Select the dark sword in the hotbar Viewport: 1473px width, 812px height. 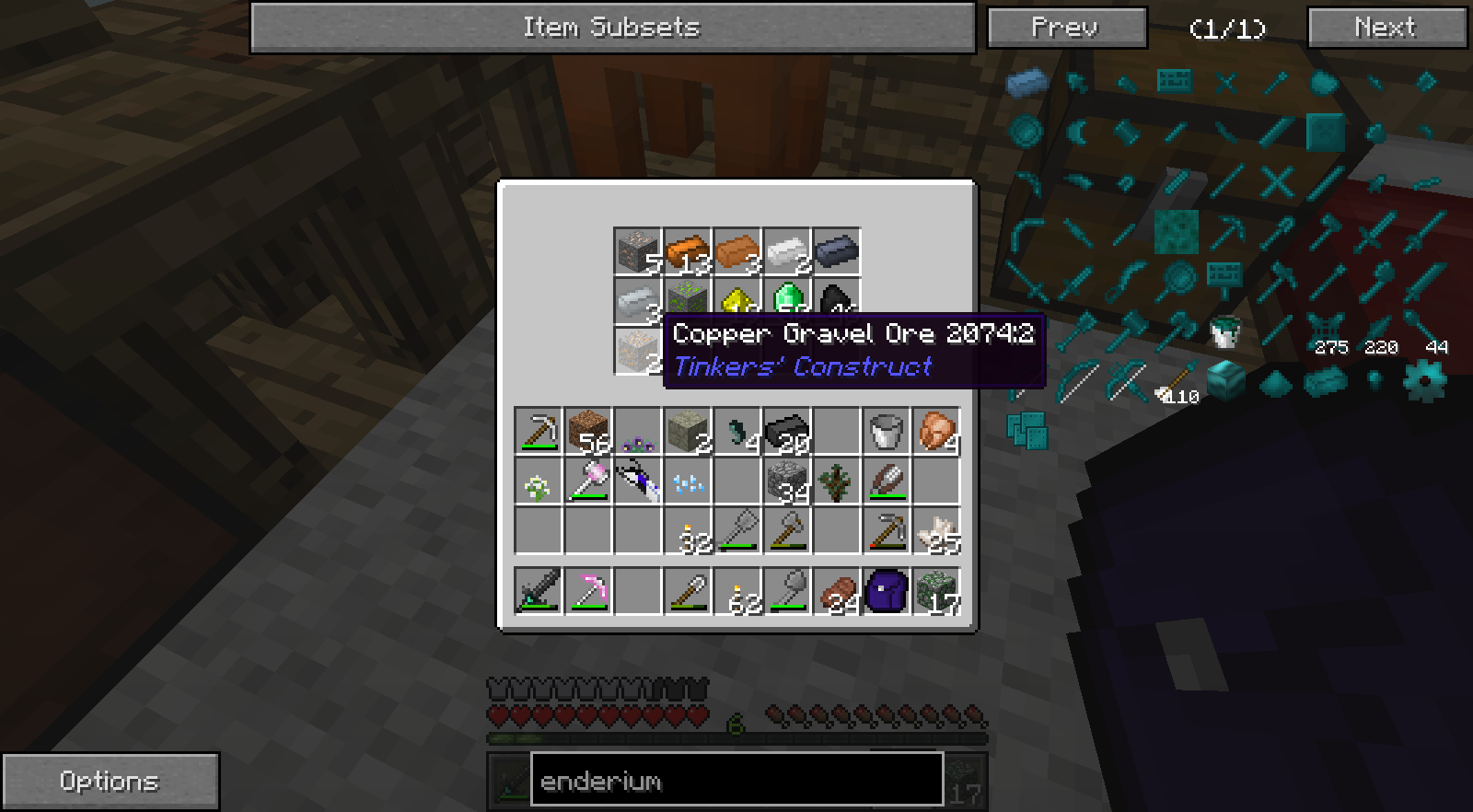click(x=538, y=590)
